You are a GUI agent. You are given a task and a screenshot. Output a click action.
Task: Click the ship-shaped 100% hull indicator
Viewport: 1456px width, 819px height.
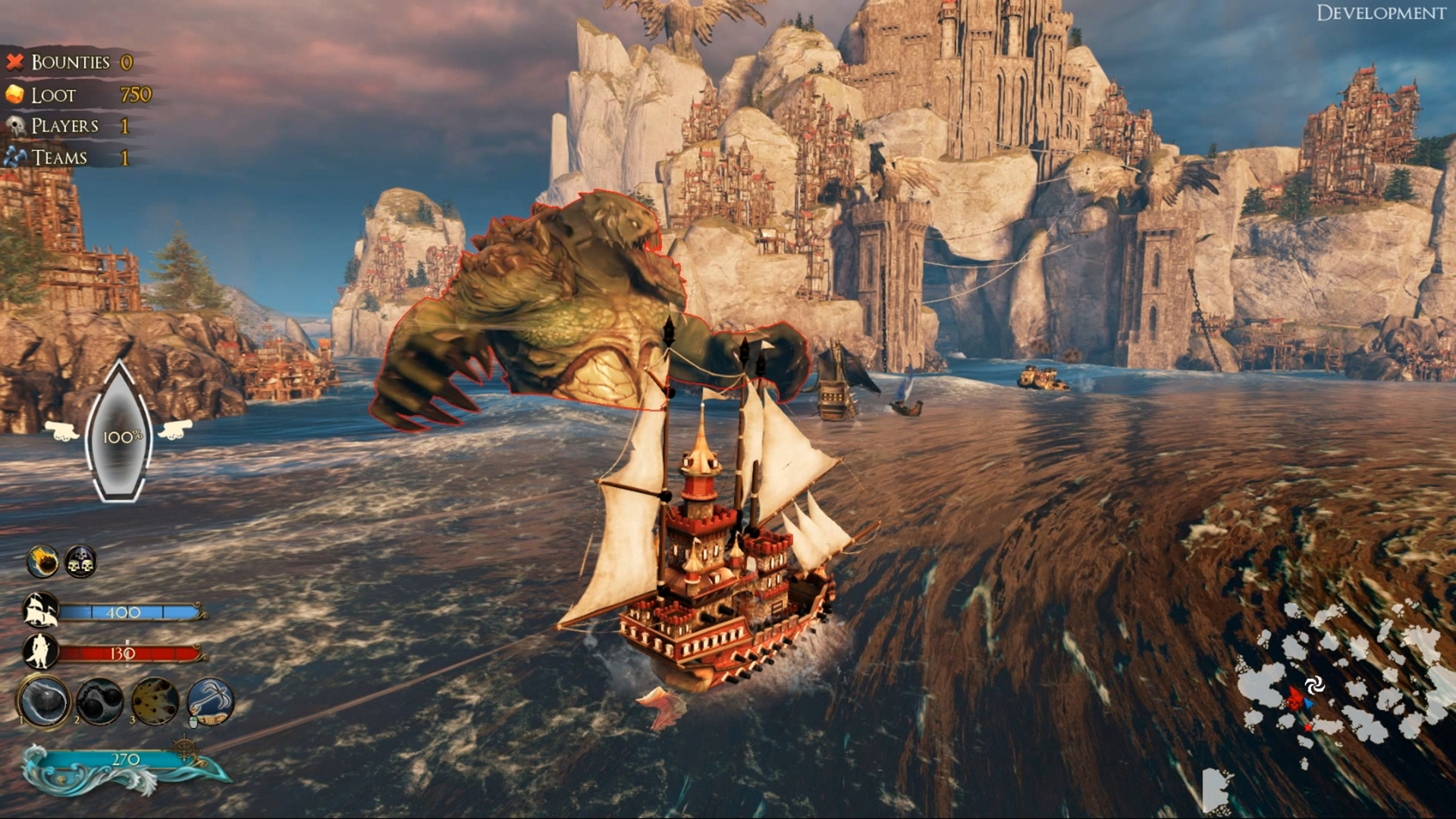coord(119,435)
